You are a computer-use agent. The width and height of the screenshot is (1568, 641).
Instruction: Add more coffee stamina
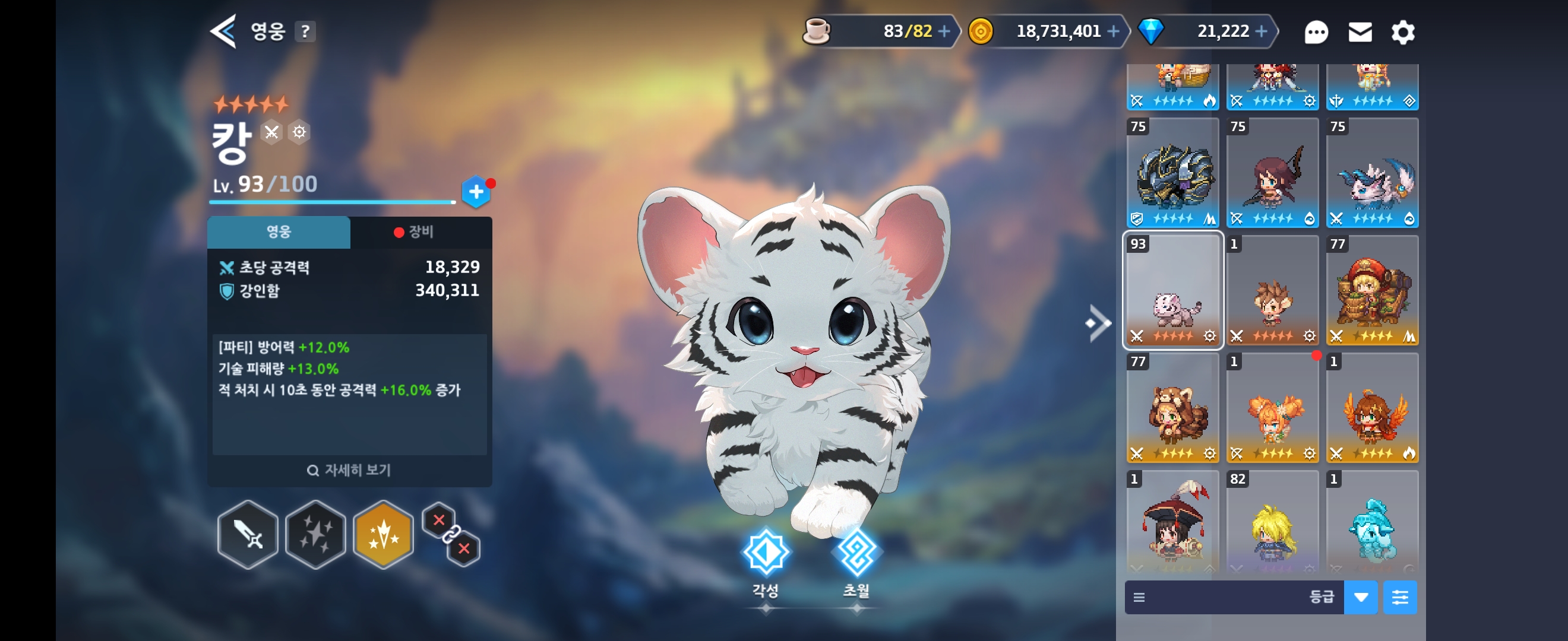944,31
